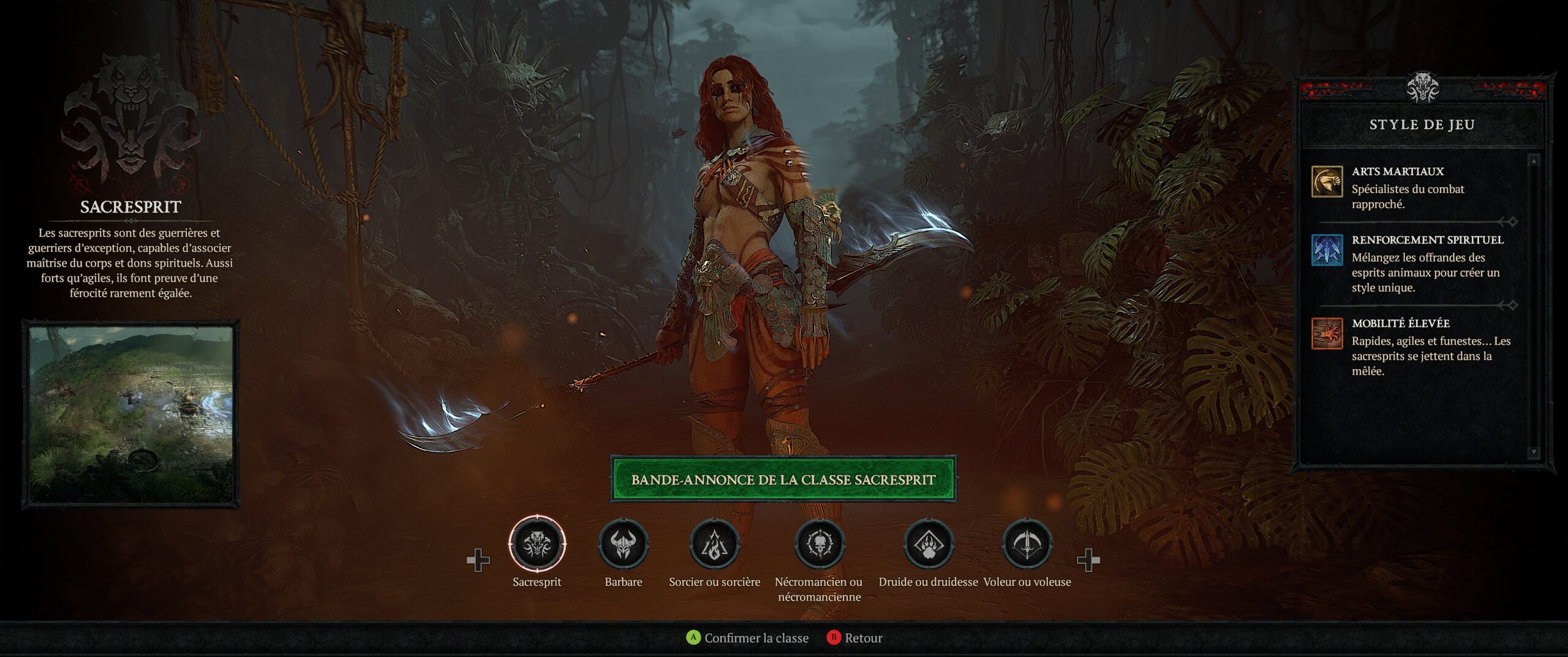This screenshot has width=1568, height=657.
Task: Open the Sacresprit gameplay preview thumbnail
Action: coord(131,414)
